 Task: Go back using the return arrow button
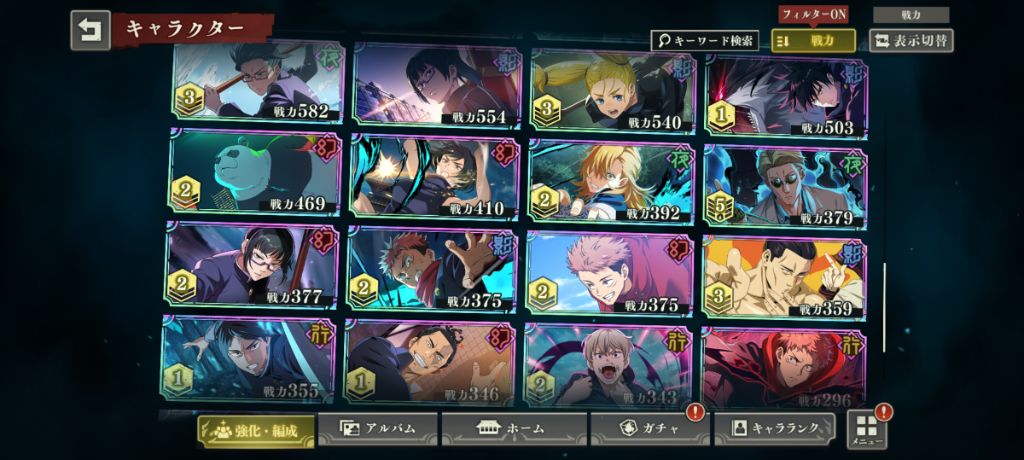click(x=90, y=30)
